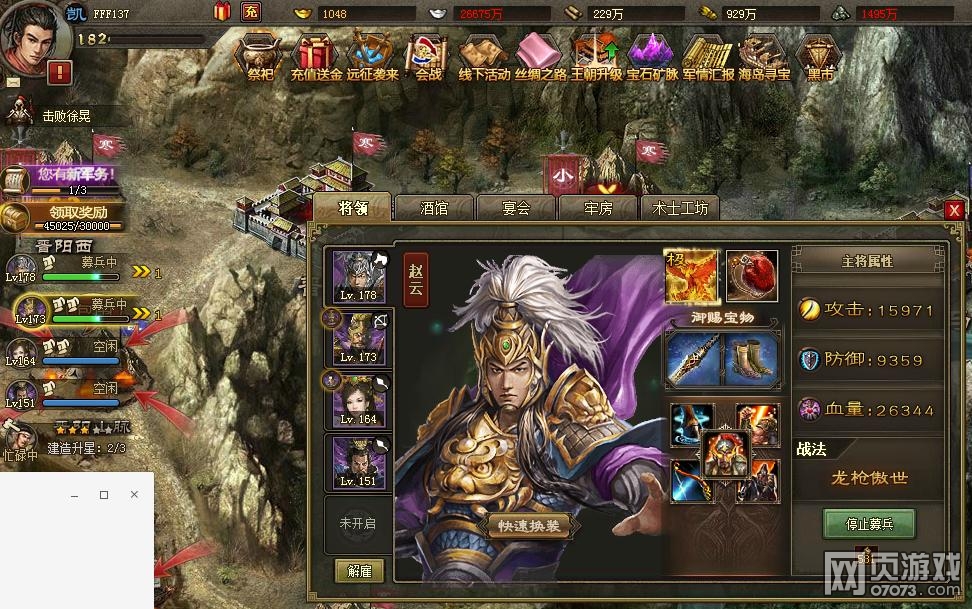Open the 宝石矿脉 gem mine icon
This screenshot has height=609, width=972.
(x=652, y=56)
